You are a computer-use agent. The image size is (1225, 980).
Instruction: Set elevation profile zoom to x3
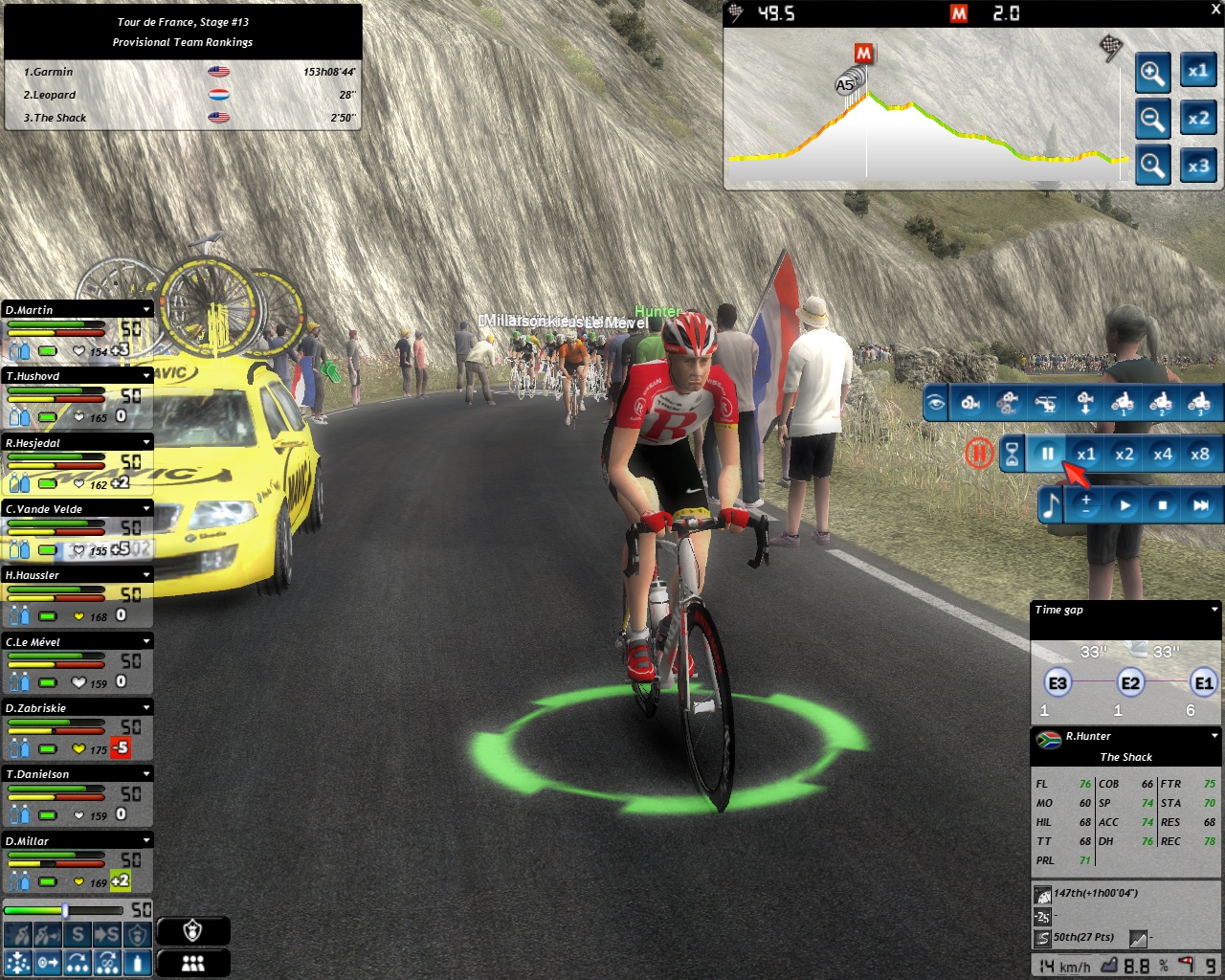pos(1197,166)
